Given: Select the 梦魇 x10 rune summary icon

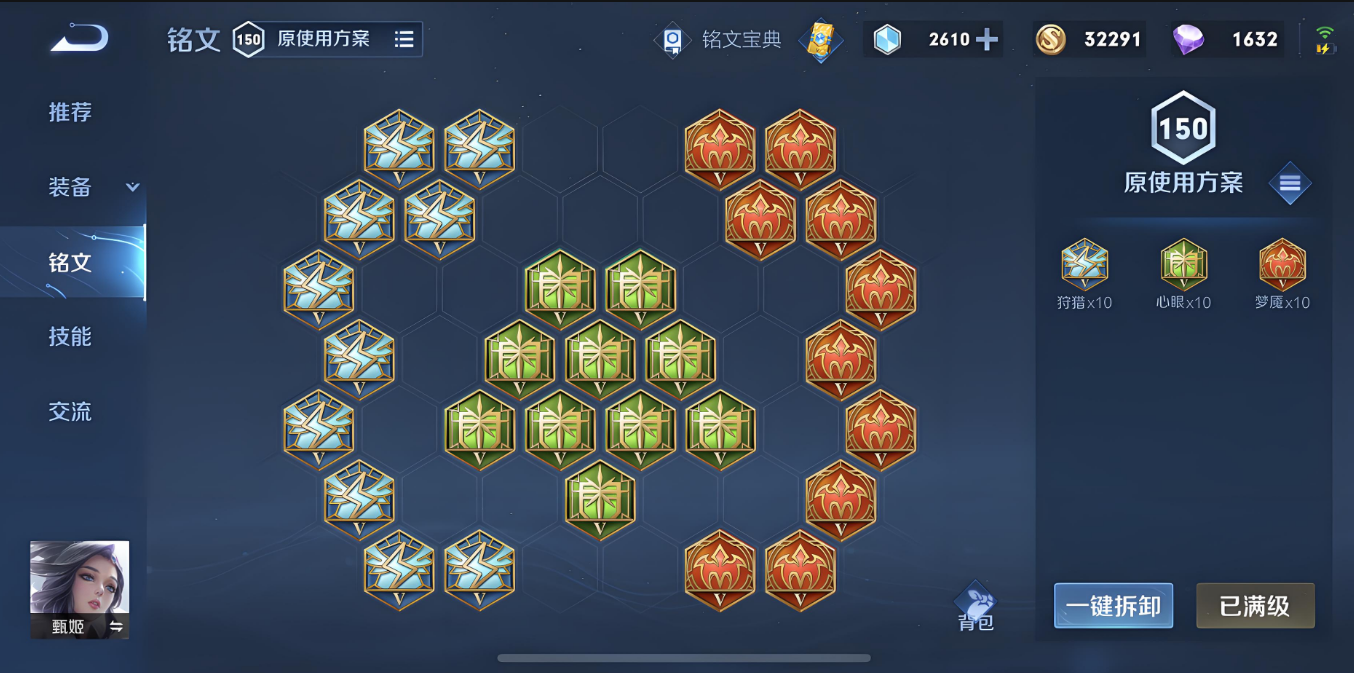Looking at the screenshot, I should click(x=1282, y=265).
